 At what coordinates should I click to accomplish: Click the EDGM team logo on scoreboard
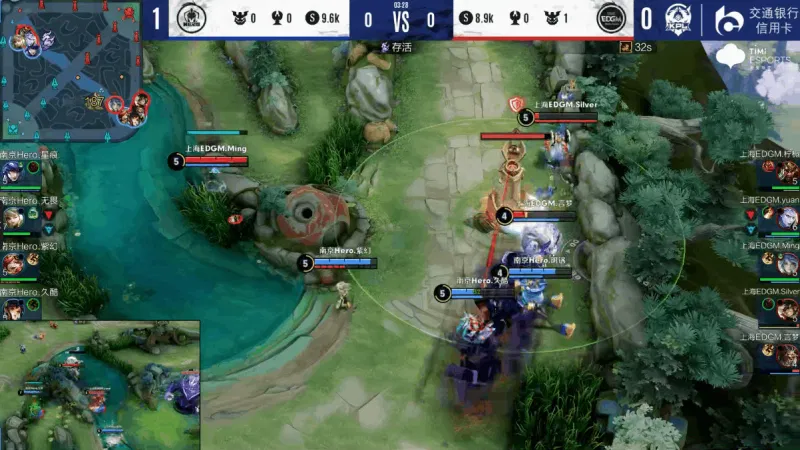(611, 18)
